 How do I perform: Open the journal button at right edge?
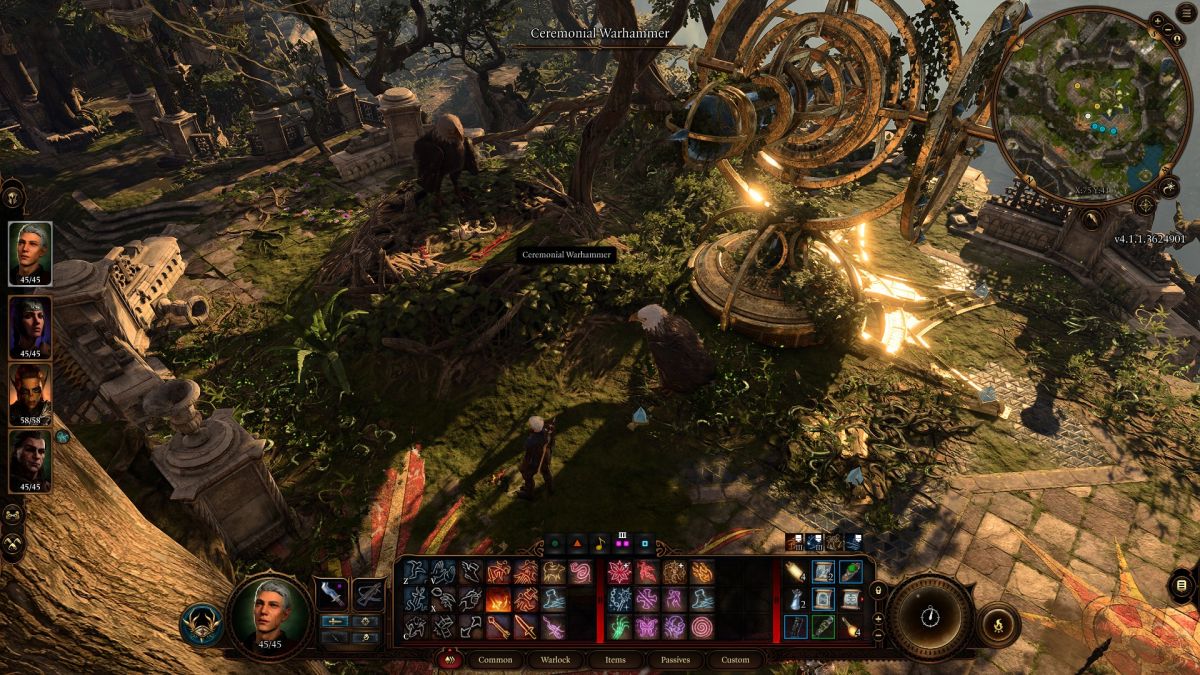1181,585
